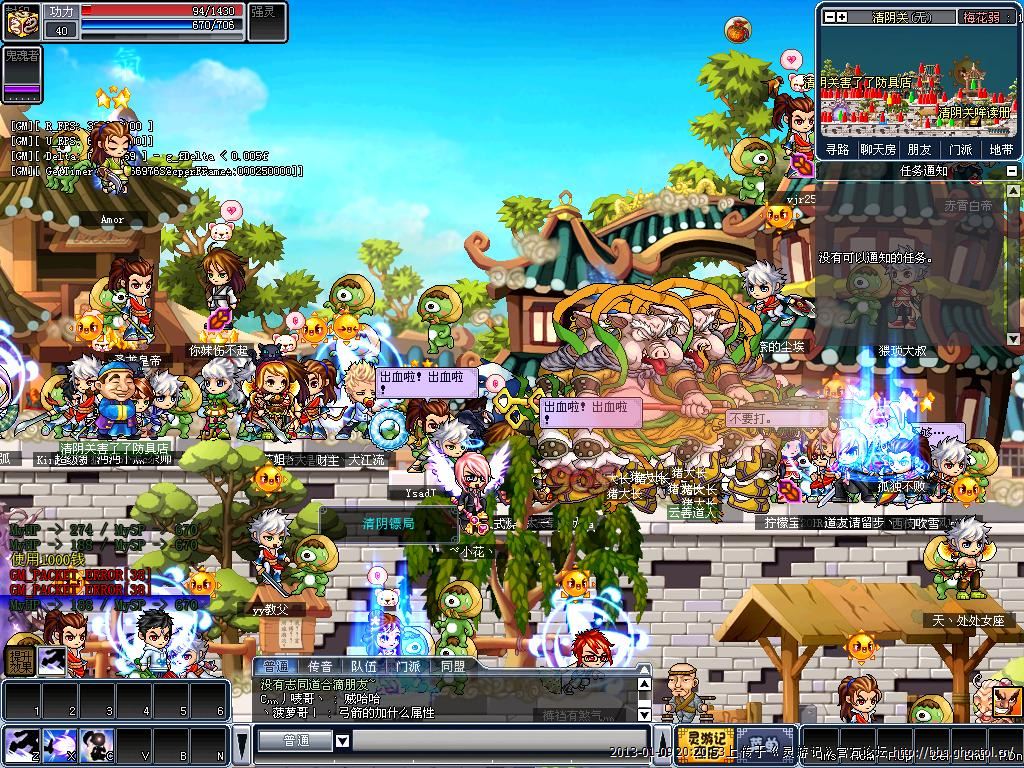Click the minimap zoom-out minus button

829,17
